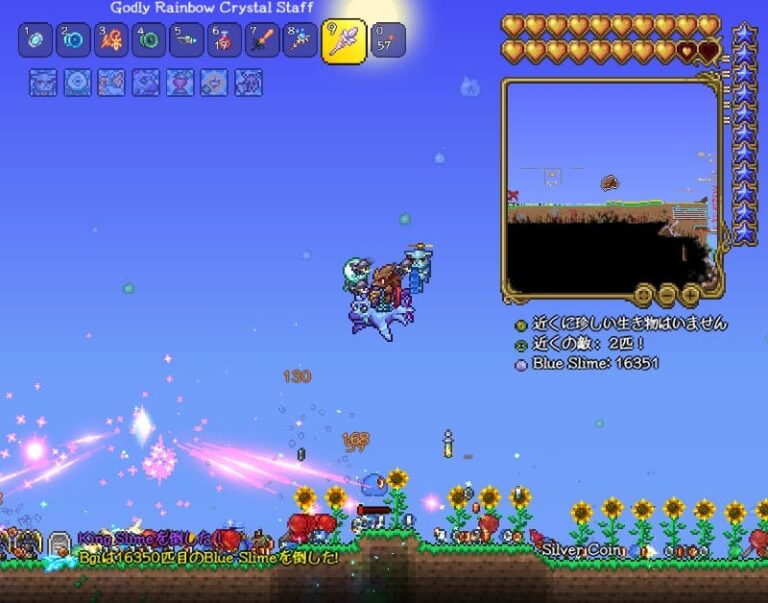Click the round button left of minimap minus
768x603 pixels.
pos(645,294)
